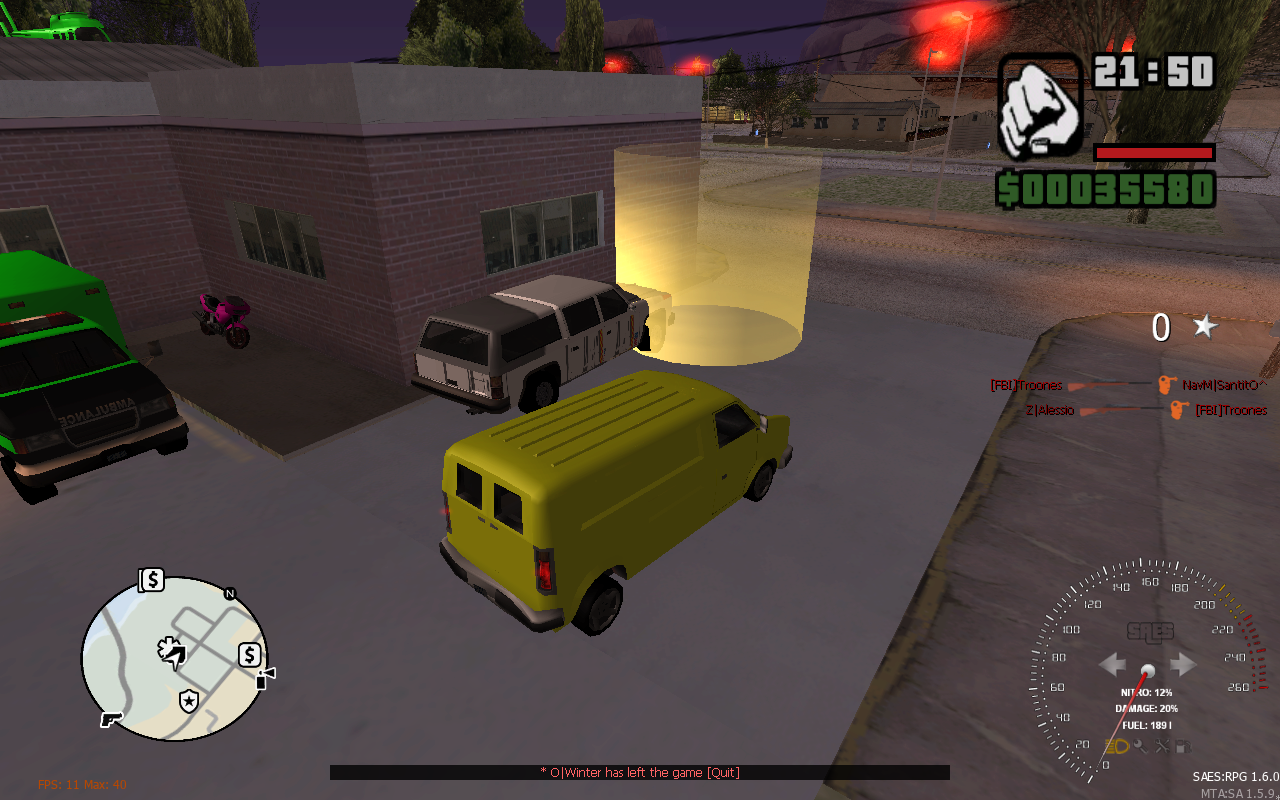Click the SAES logo on the speedometer
1280x800 pixels.
click(x=1149, y=632)
